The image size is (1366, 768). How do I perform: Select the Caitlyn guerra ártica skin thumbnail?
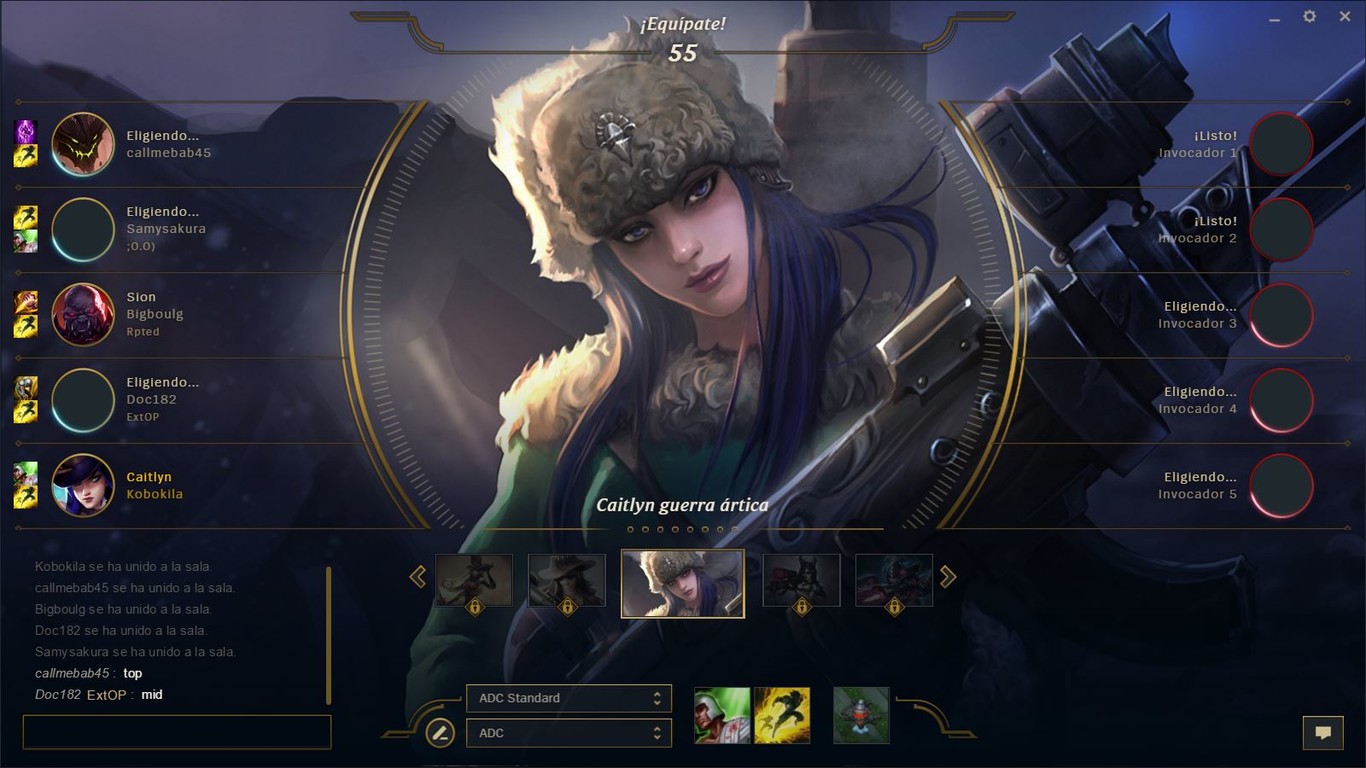pos(683,583)
